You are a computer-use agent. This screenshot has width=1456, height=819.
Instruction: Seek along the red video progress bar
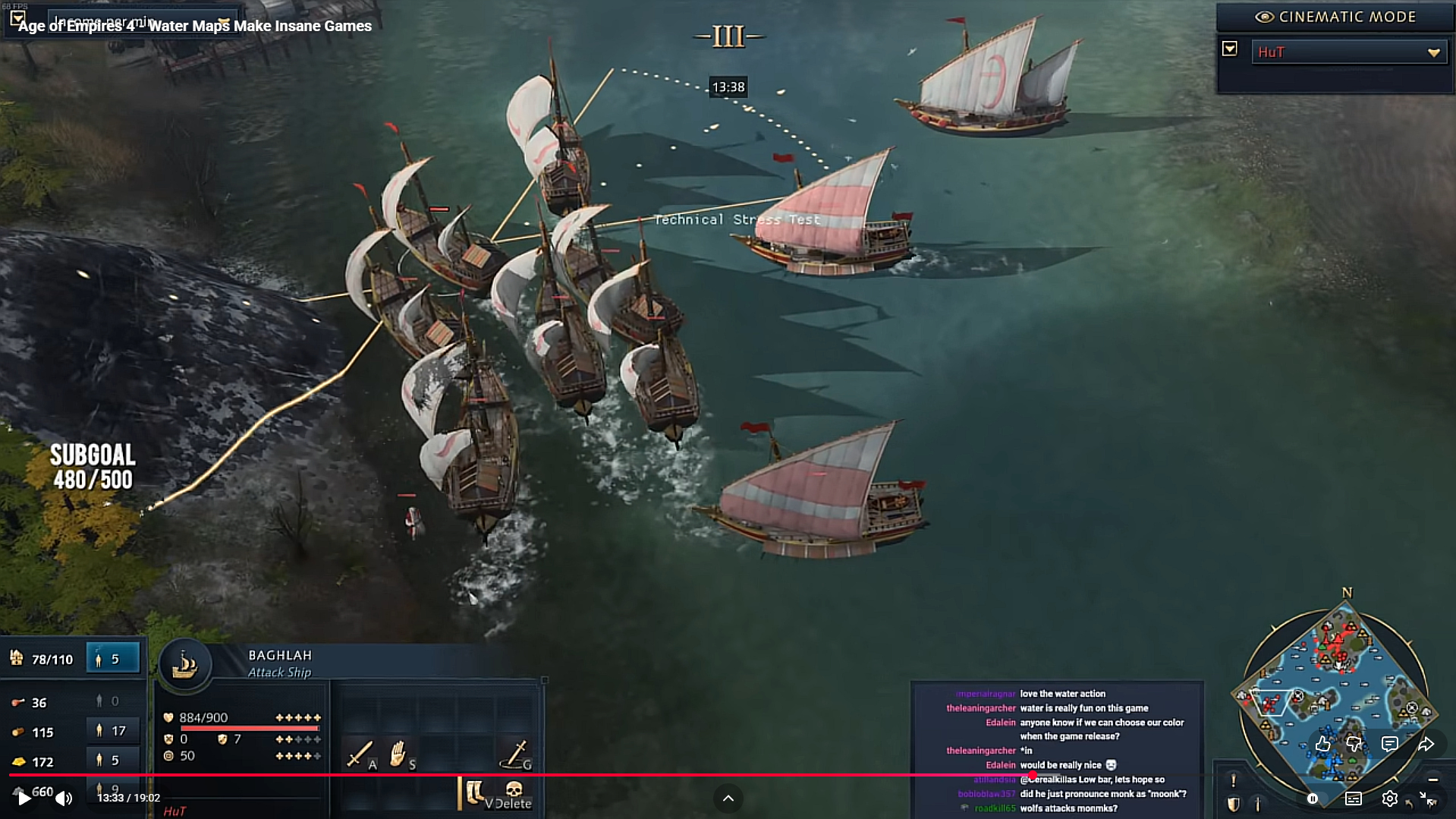(531, 775)
